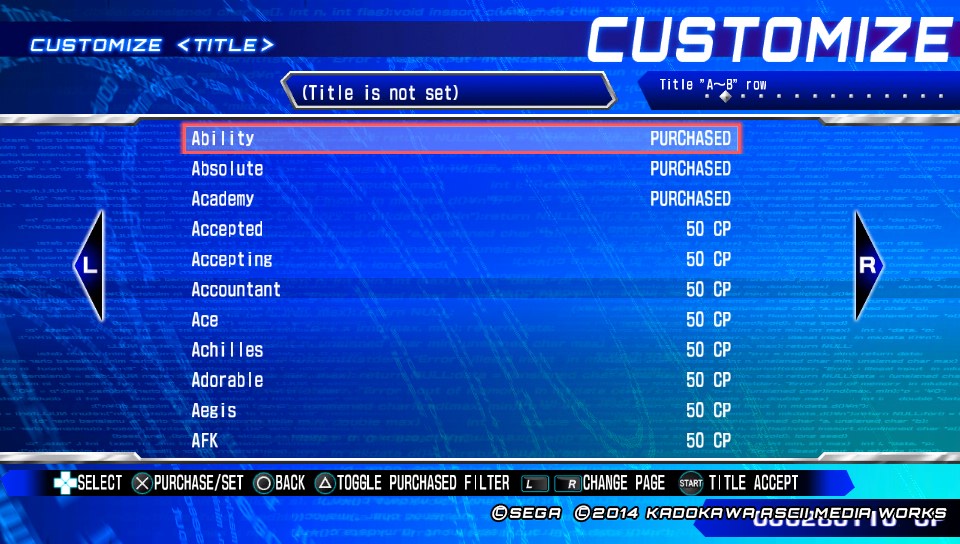This screenshot has height=544, width=960.
Task: Select the Ability title row
Action: click(461, 138)
